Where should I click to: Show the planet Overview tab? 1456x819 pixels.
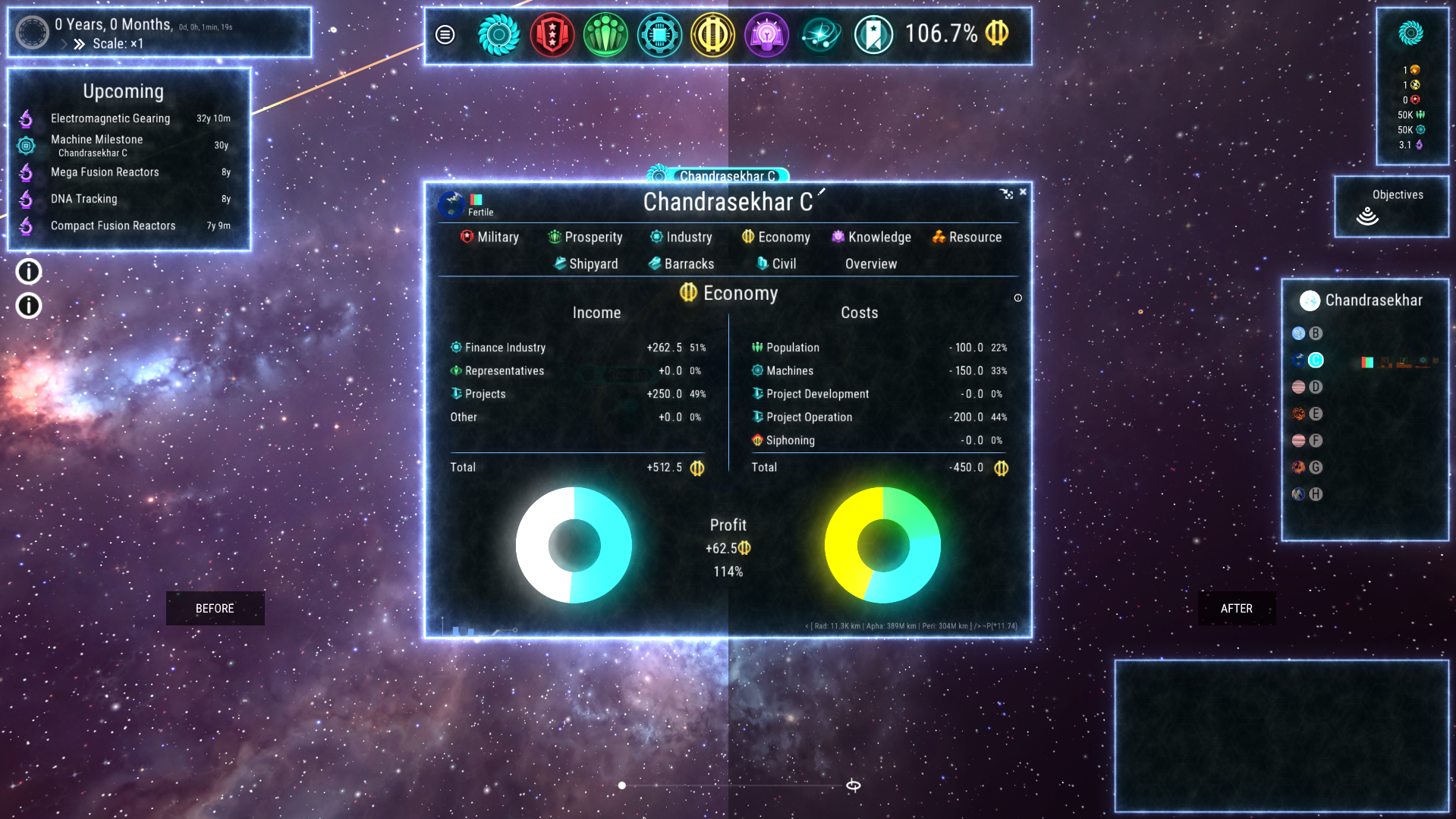pyautogui.click(x=871, y=264)
